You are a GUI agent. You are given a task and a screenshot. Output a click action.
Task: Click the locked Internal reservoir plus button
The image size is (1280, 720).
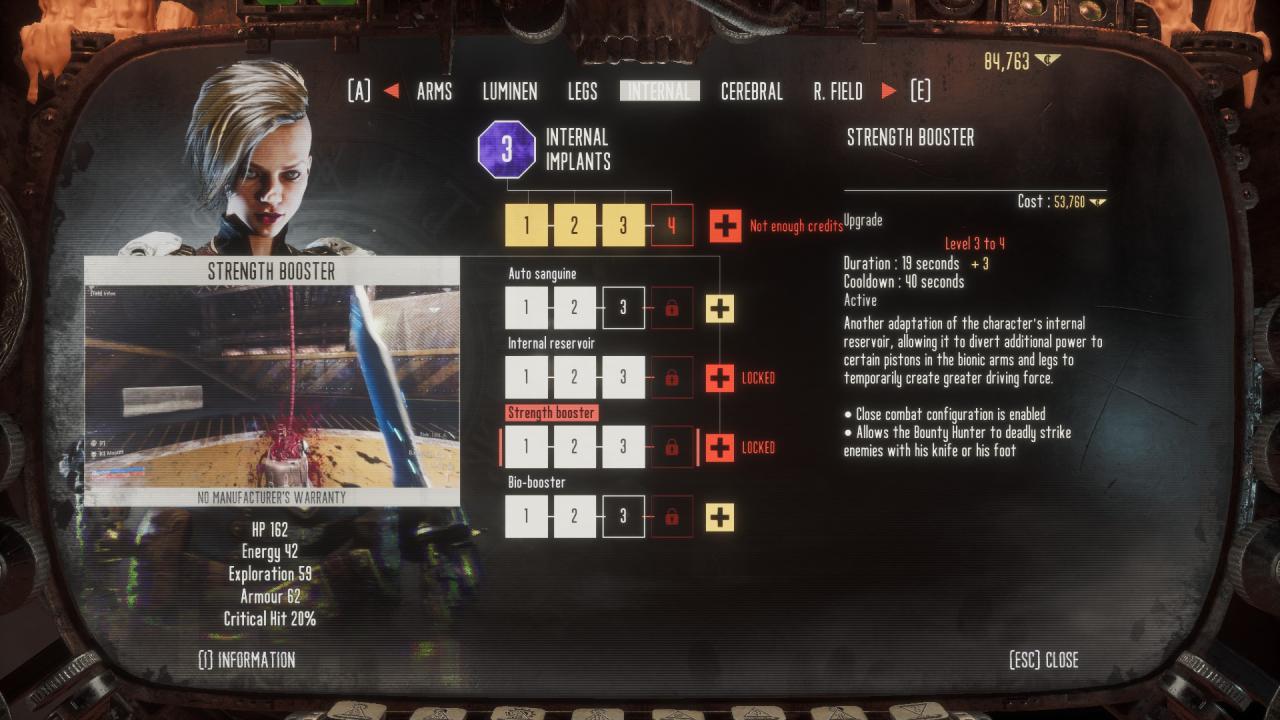[x=720, y=378]
